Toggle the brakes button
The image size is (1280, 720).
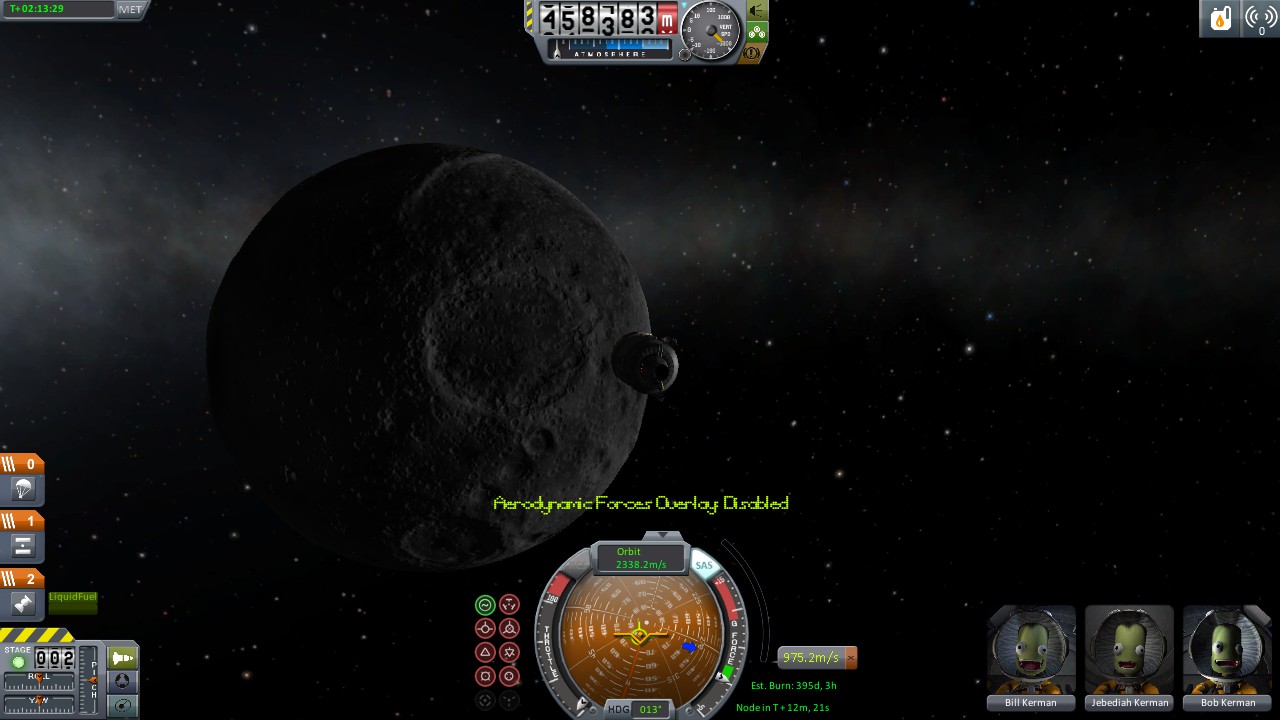click(755, 52)
